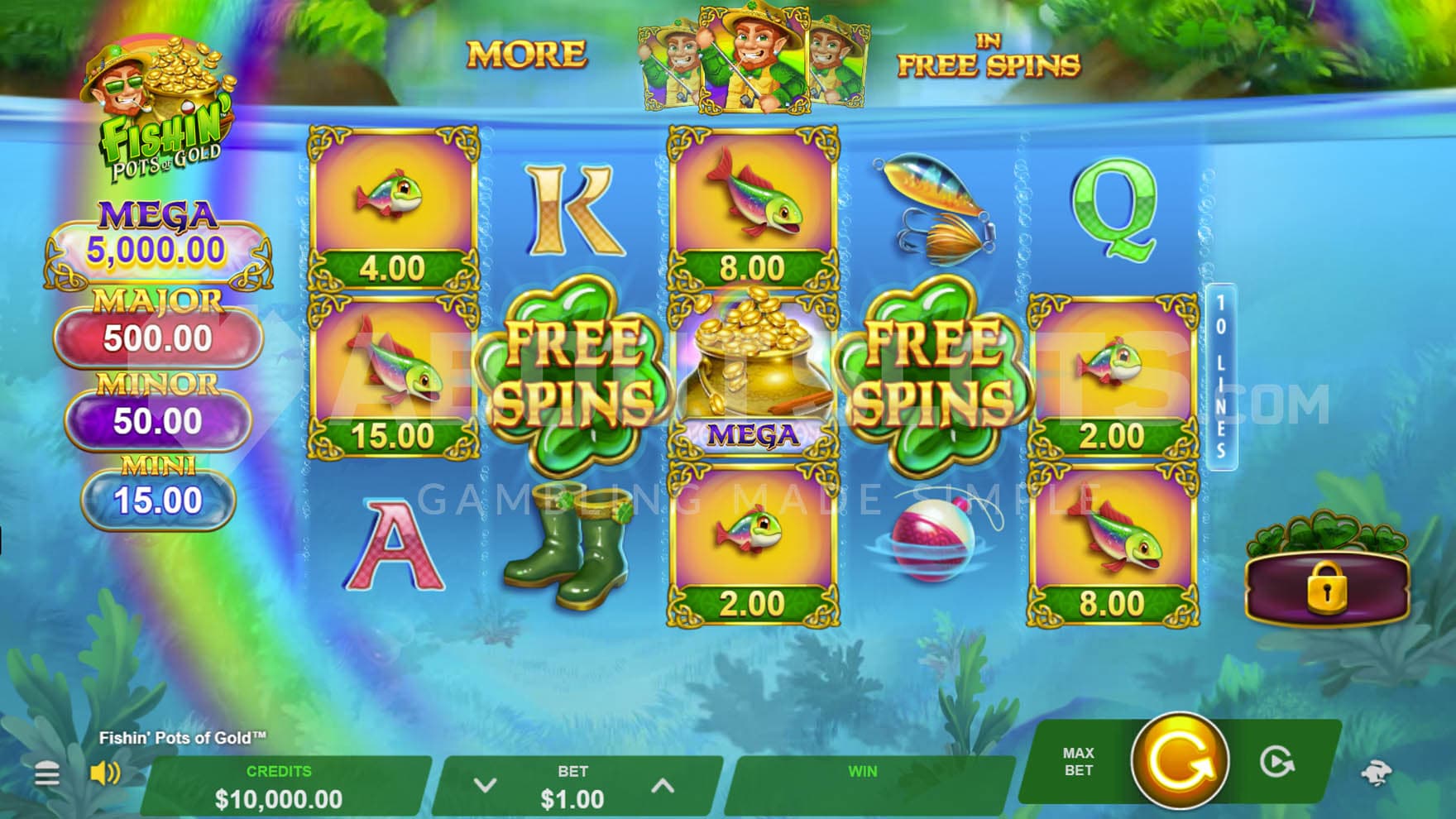The image size is (1456, 819).
Task: Spin the reels with the gold button
Action: [1179, 760]
